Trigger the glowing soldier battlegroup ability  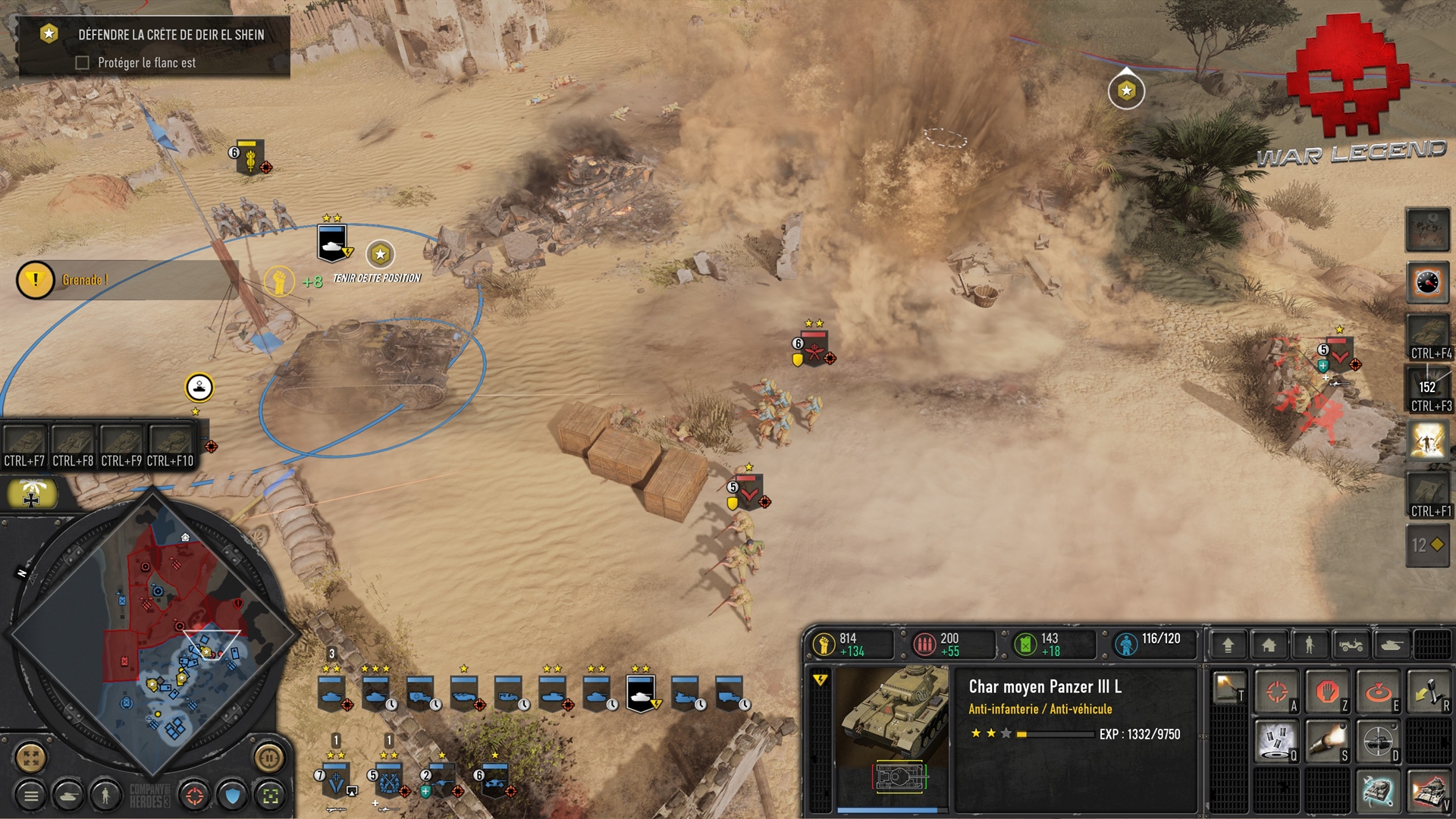(1427, 440)
